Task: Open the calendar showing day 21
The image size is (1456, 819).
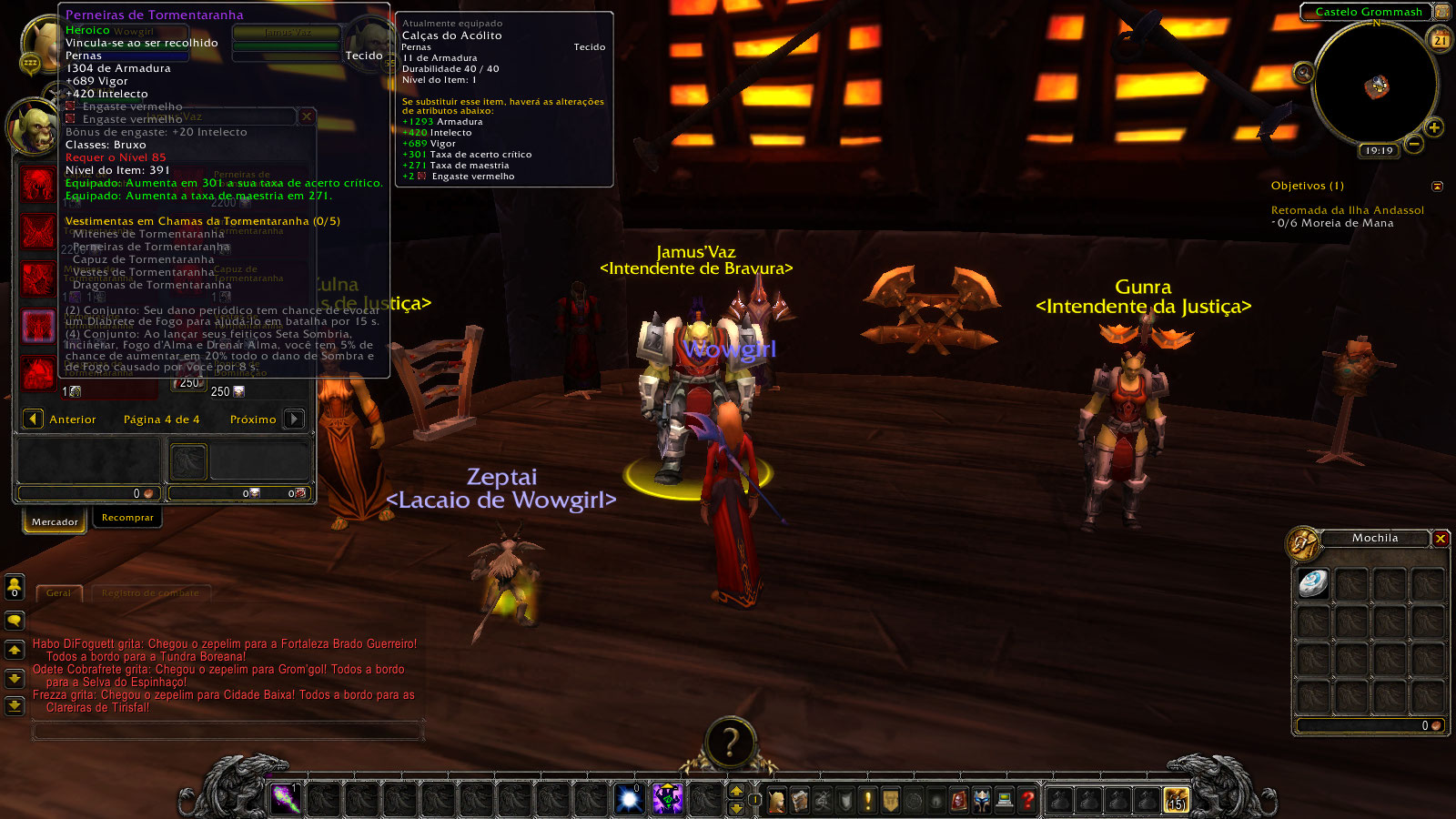Action: 1441,40
